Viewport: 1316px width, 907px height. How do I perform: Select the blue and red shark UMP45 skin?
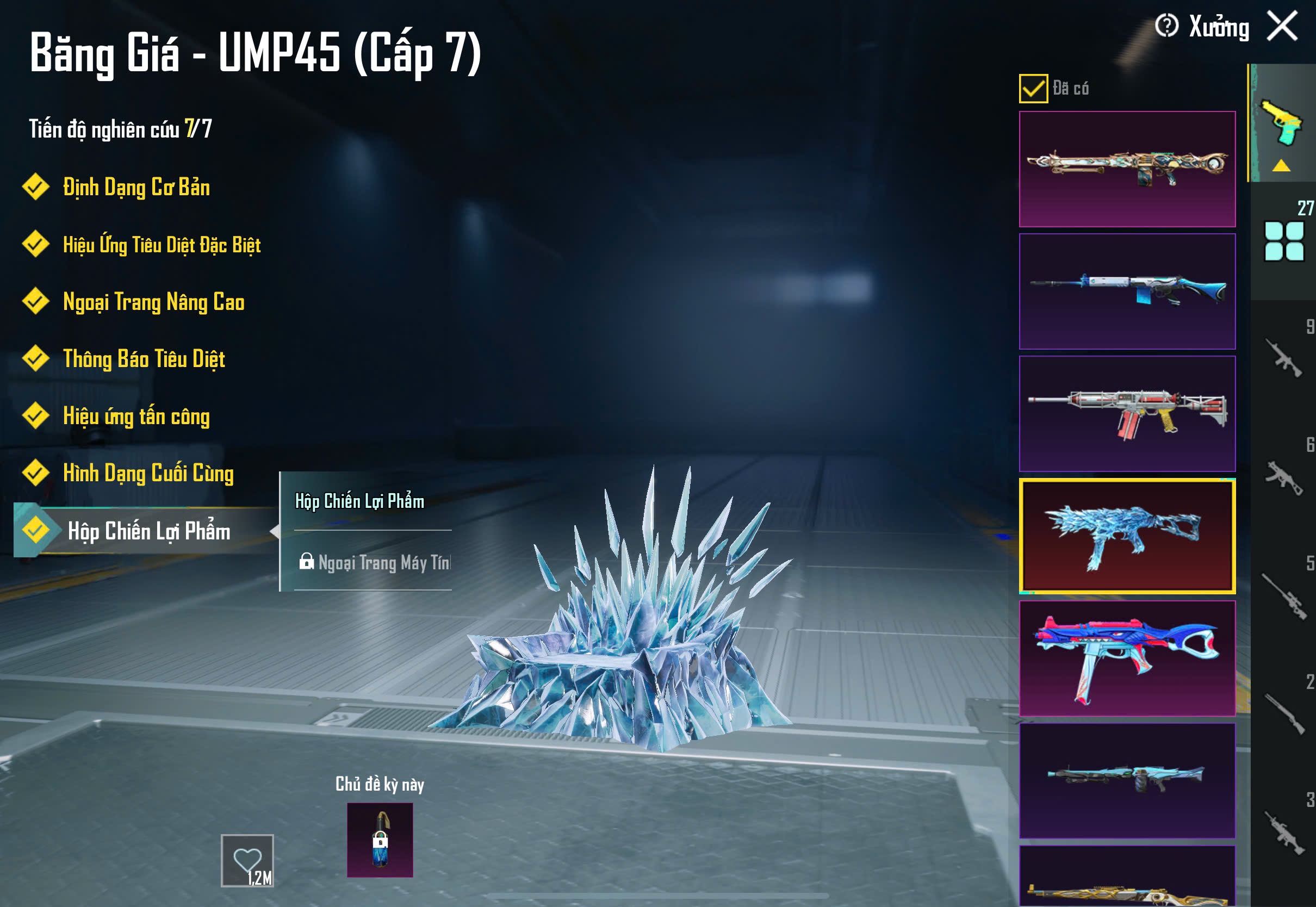point(1127,657)
